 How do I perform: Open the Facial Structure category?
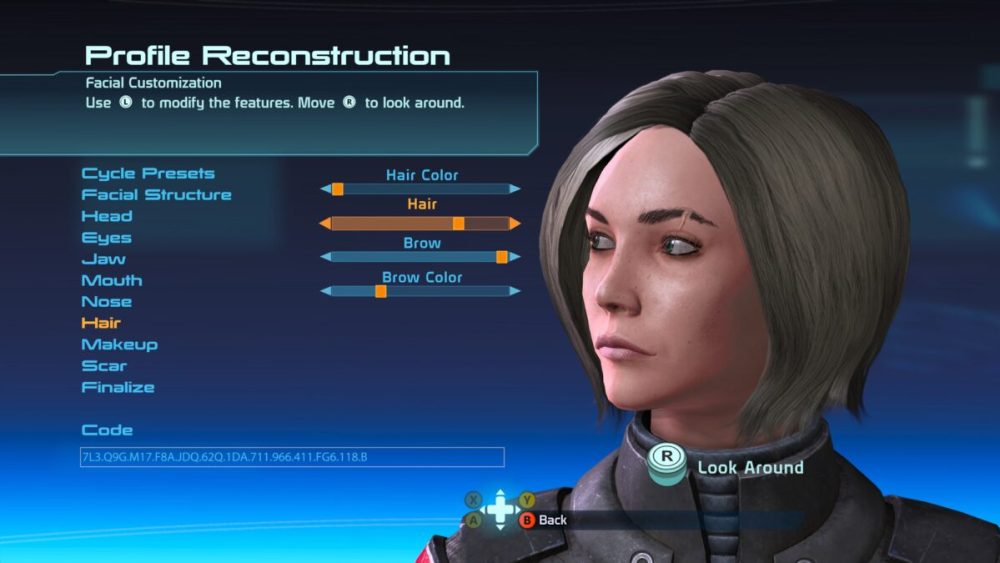(156, 195)
